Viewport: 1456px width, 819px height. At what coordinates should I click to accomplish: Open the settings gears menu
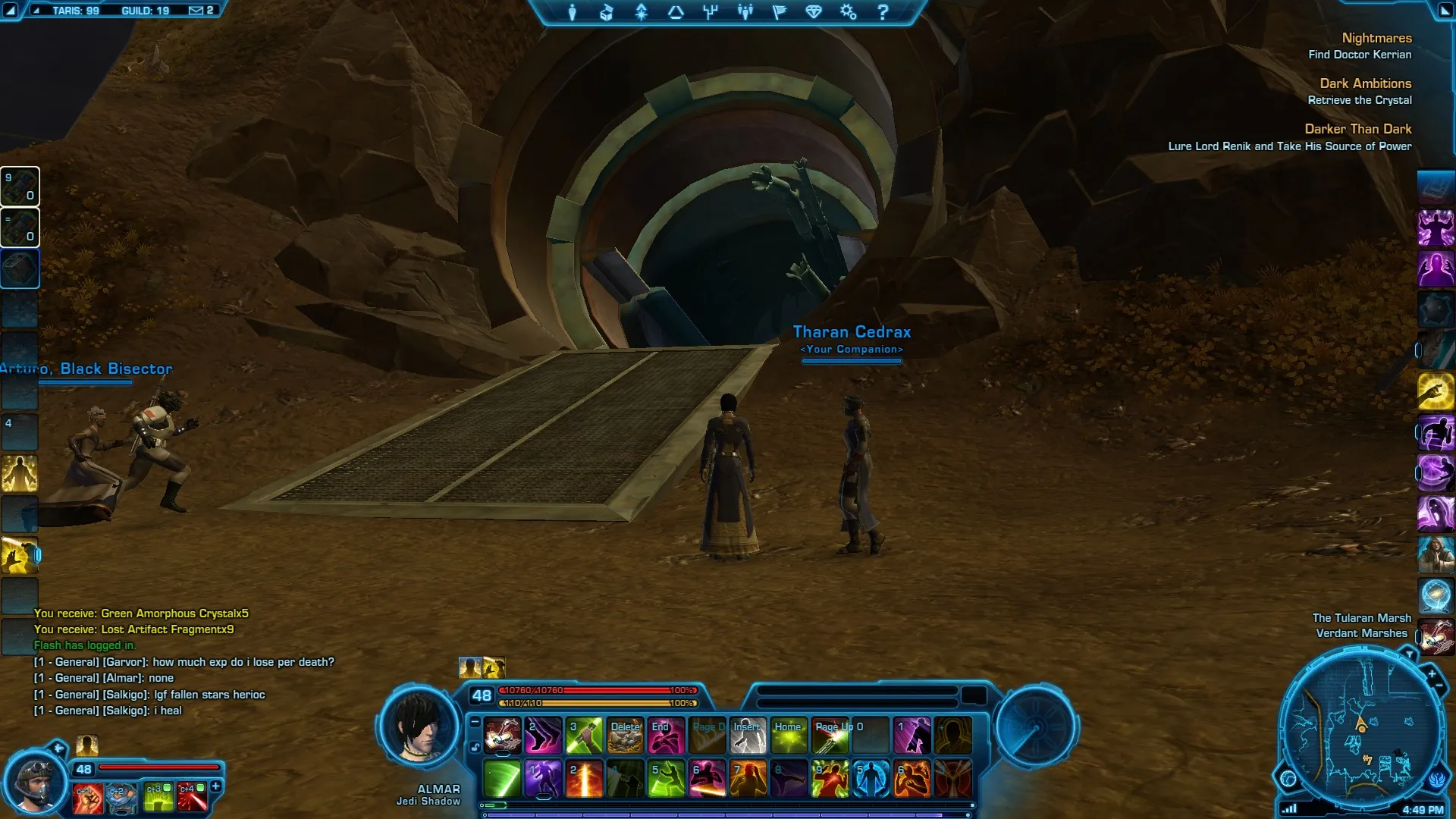point(848,12)
